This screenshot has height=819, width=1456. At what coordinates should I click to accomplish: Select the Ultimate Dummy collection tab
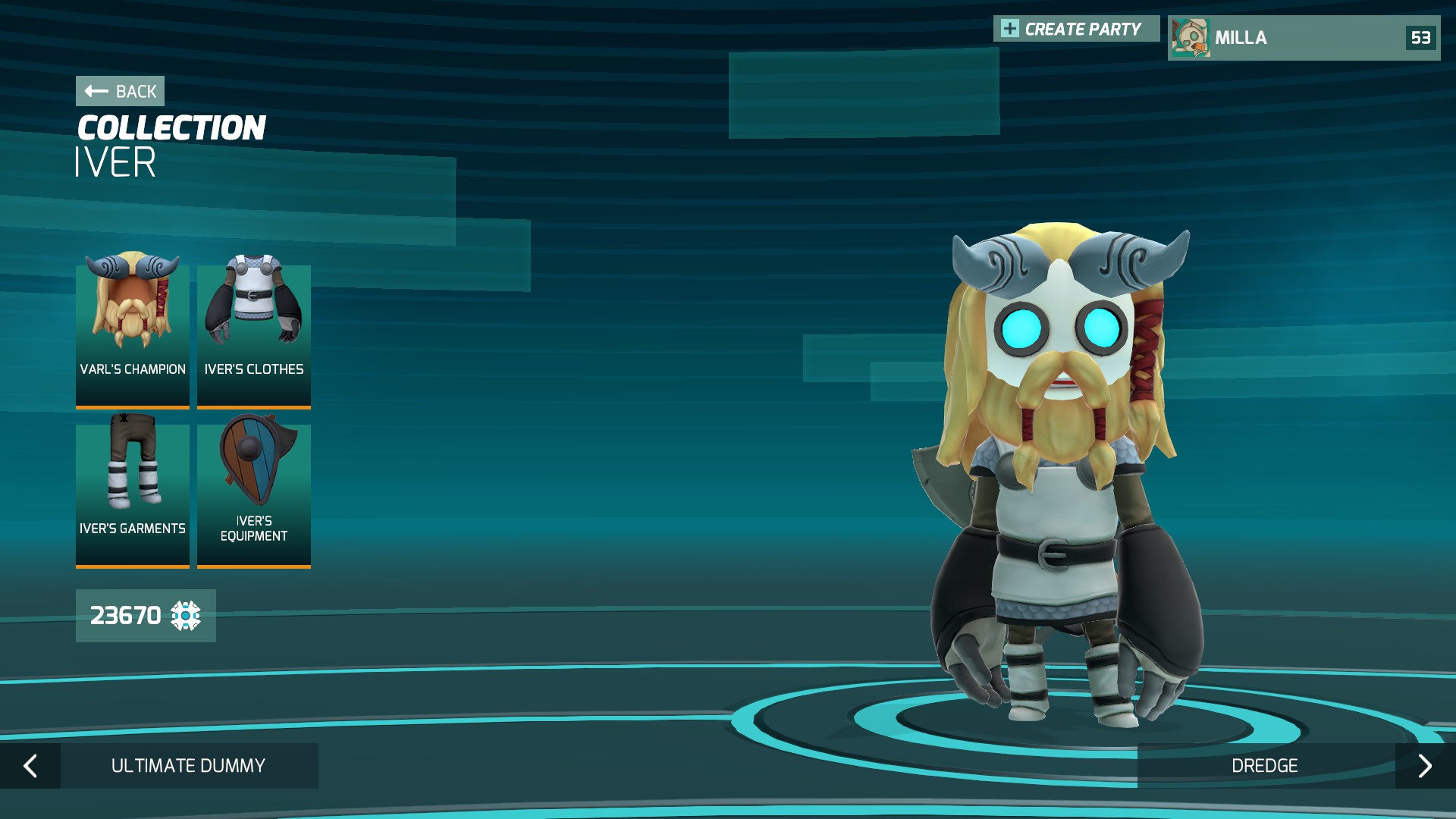[x=188, y=766]
